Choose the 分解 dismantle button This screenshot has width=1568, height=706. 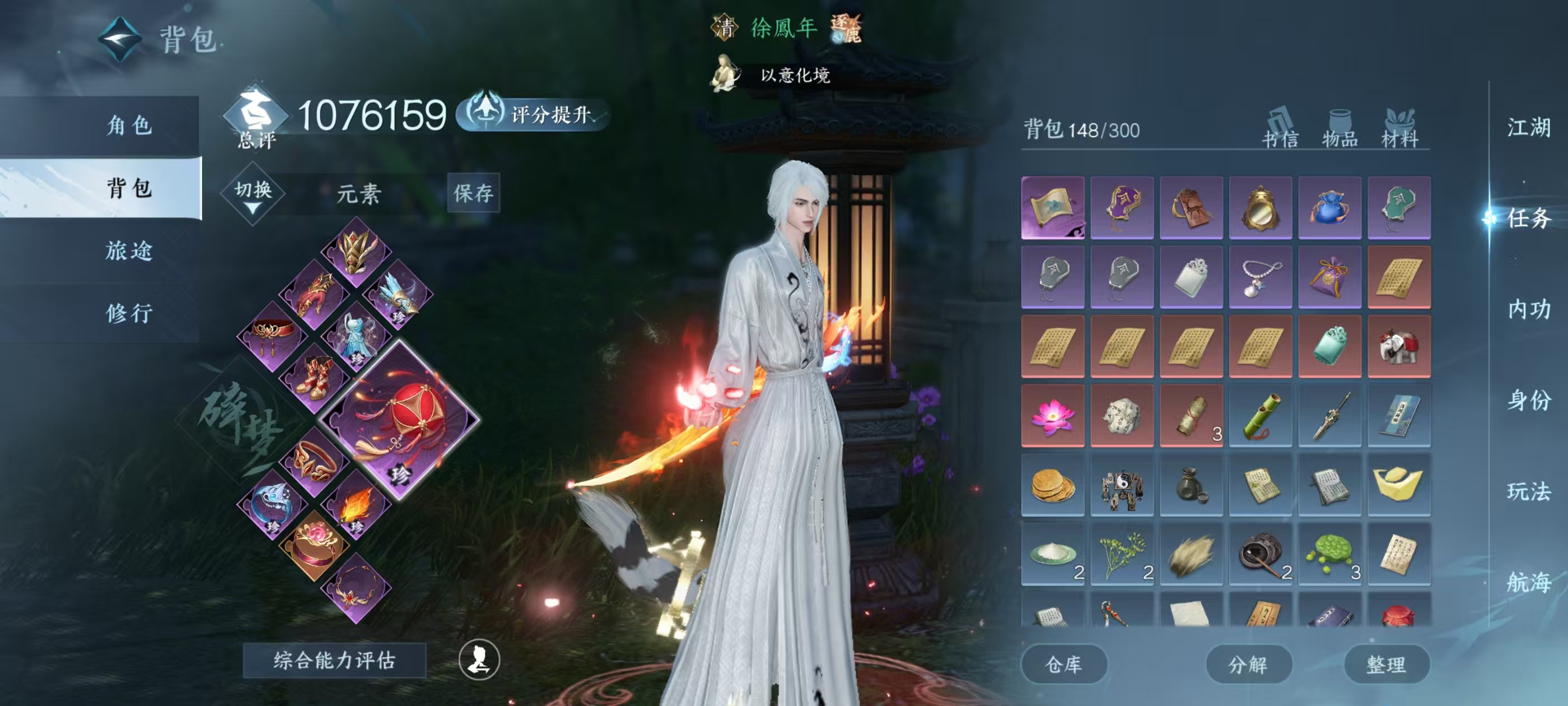point(1248,664)
